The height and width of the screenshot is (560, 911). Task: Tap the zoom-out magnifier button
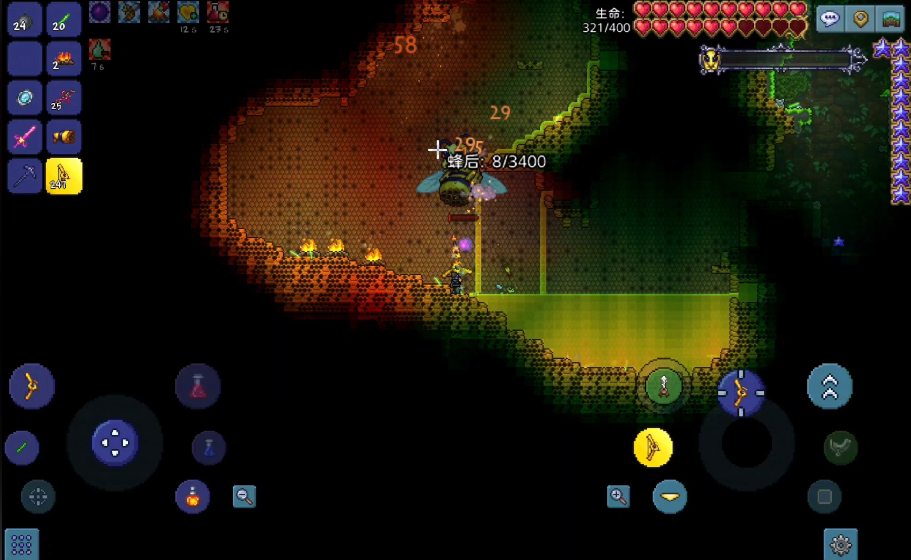pos(244,496)
